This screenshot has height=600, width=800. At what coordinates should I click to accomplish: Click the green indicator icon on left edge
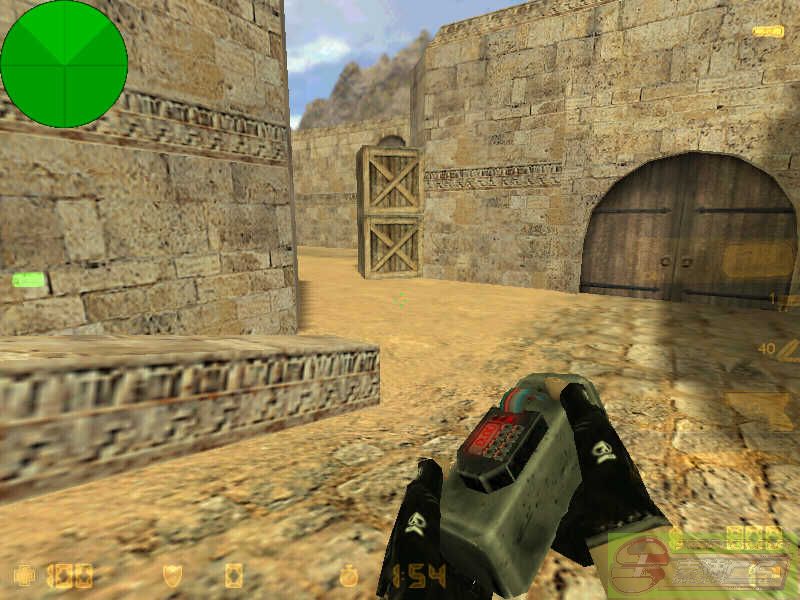pos(28,280)
